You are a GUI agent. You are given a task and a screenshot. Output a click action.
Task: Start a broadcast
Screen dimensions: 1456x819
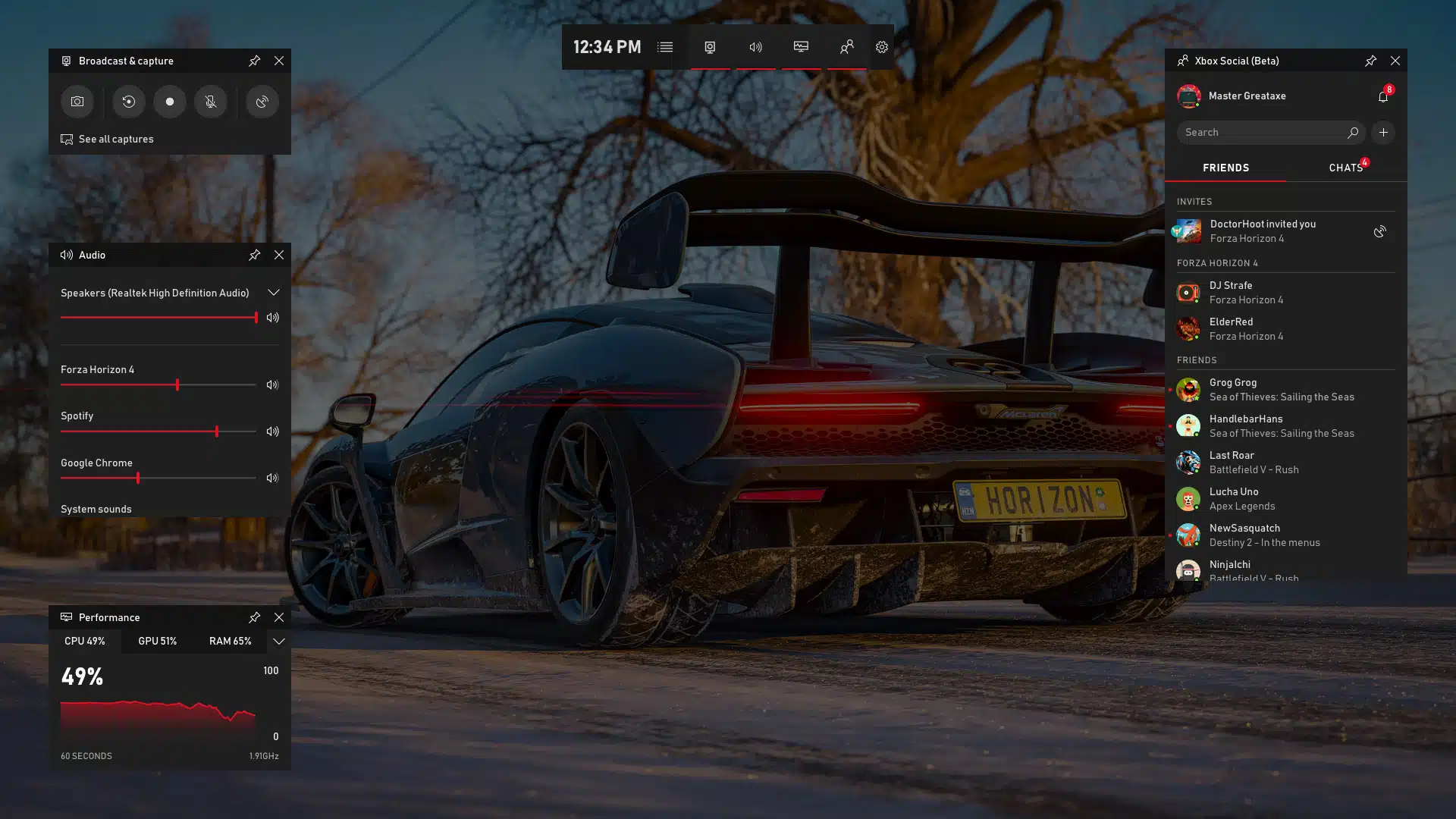coord(262,101)
